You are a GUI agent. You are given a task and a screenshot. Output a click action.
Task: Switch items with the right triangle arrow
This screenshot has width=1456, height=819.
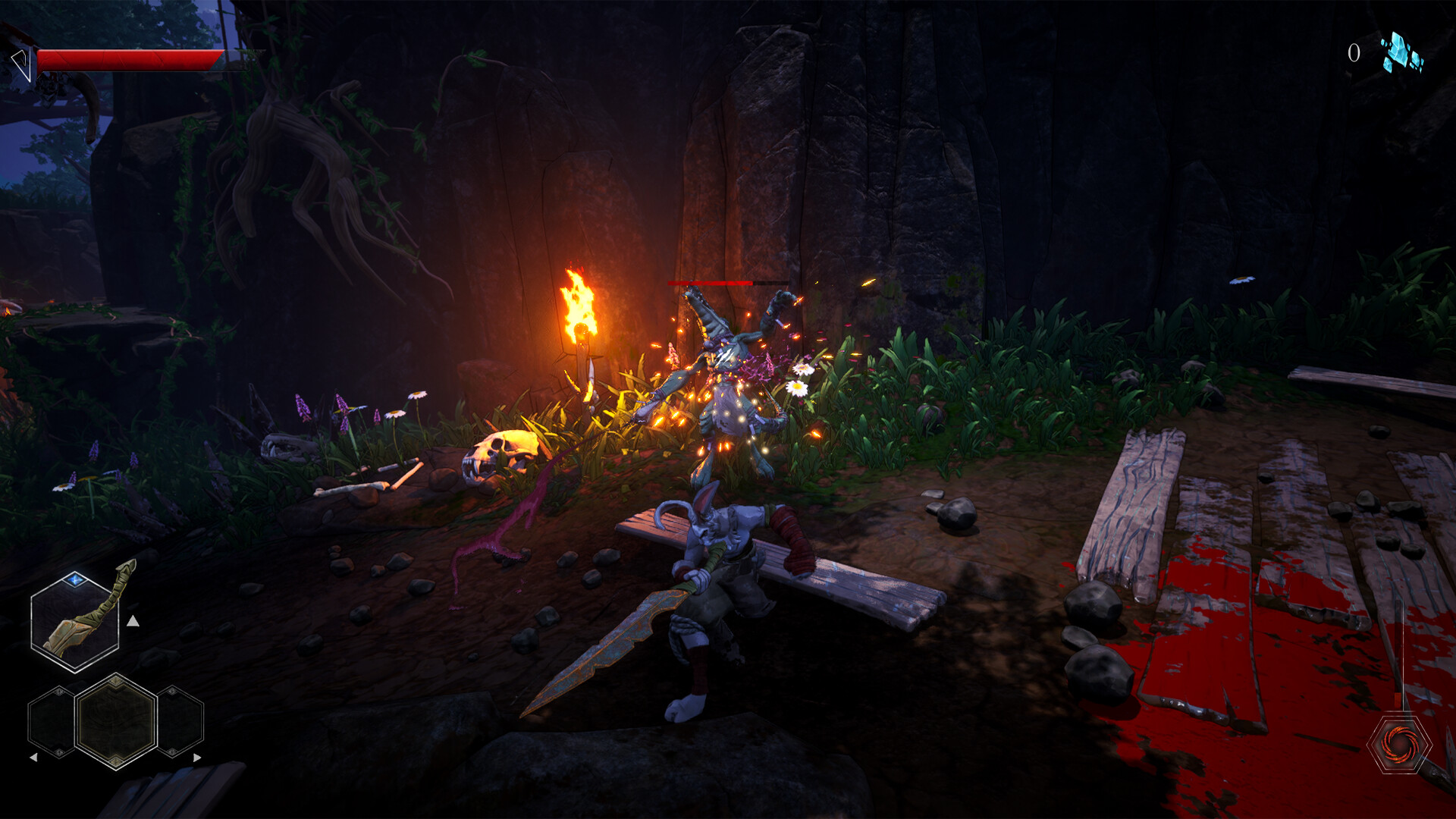click(x=199, y=756)
